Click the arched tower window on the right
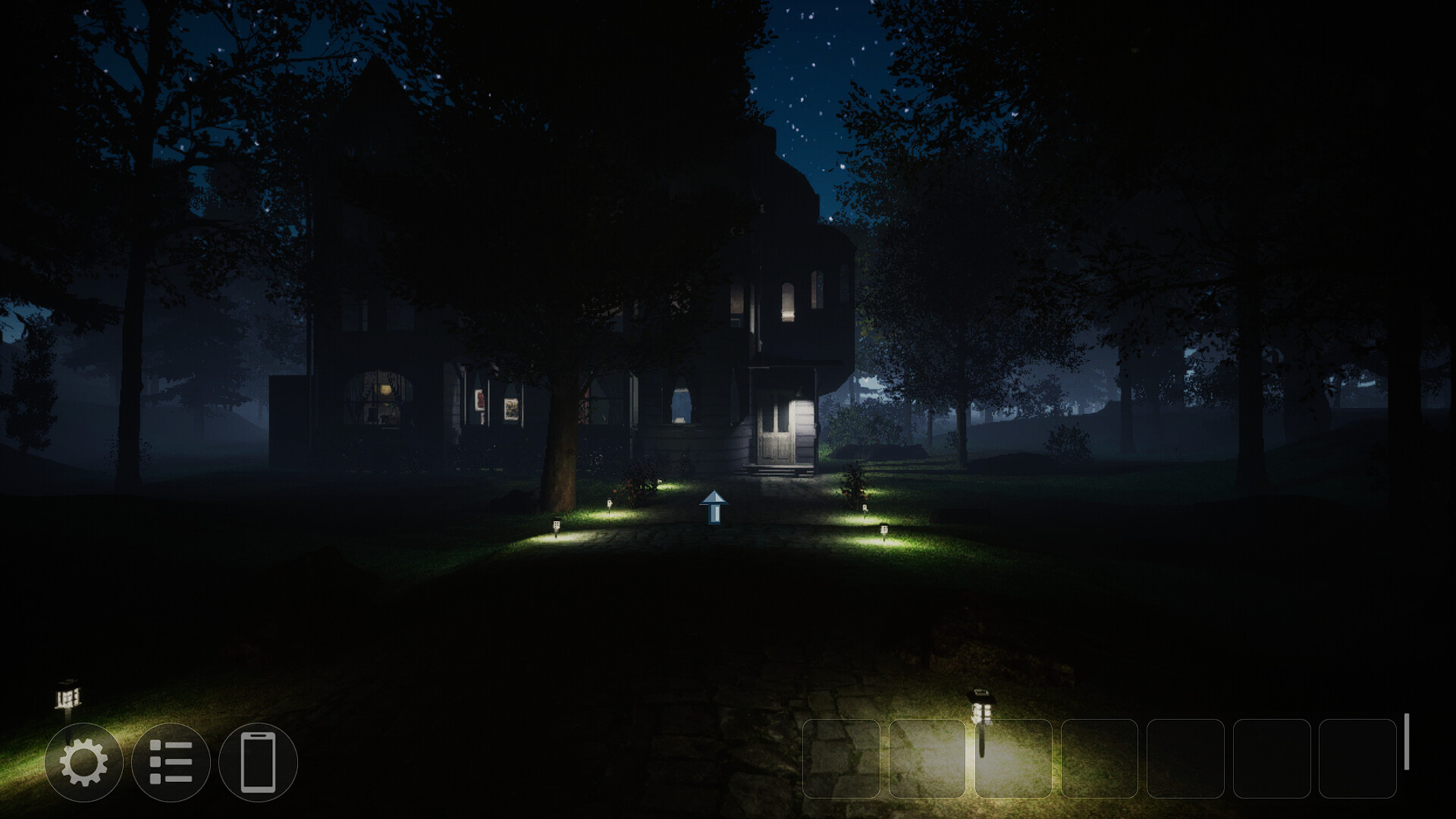Image resolution: width=1456 pixels, height=819 pixels. [817, 288]
